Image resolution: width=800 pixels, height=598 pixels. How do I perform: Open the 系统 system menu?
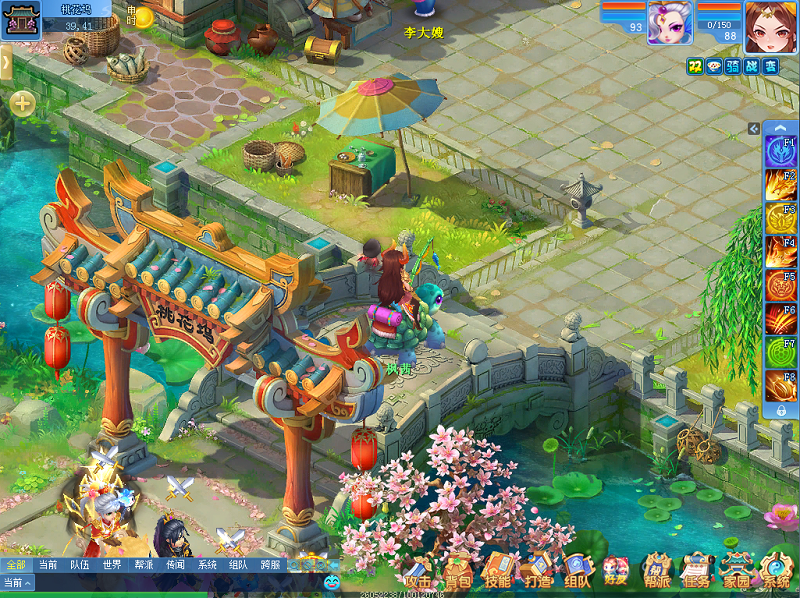pyautogui.click(x=776, y=572)
